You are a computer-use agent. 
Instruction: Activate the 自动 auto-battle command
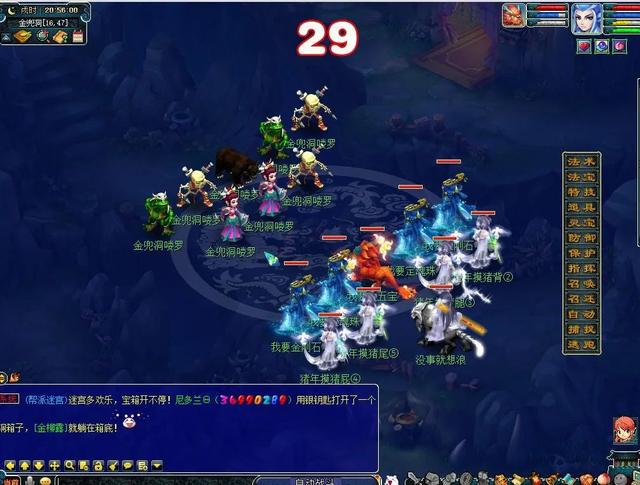(x=581, y=314)
